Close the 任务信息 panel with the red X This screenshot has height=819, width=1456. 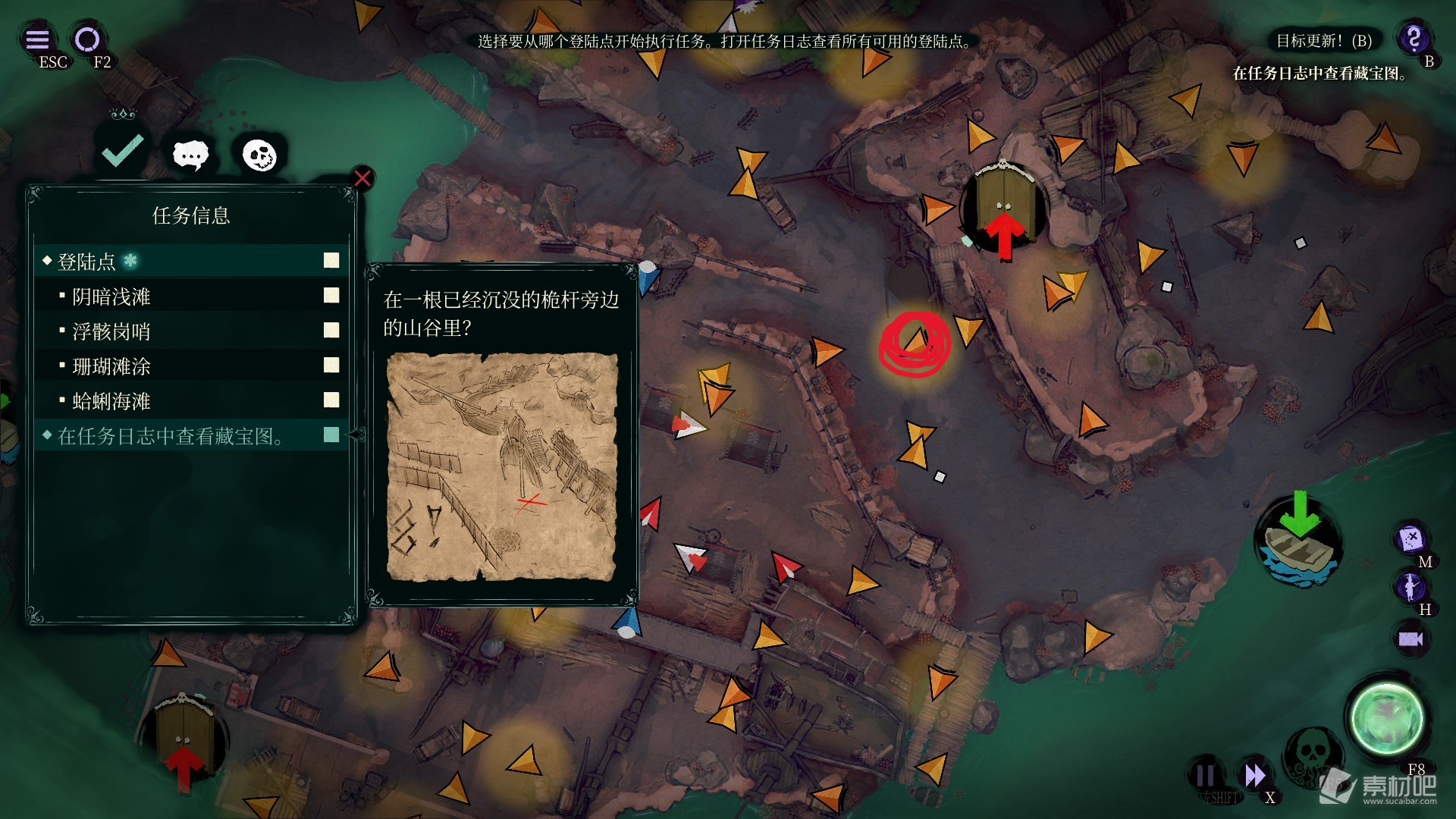[x=362, y=178]
